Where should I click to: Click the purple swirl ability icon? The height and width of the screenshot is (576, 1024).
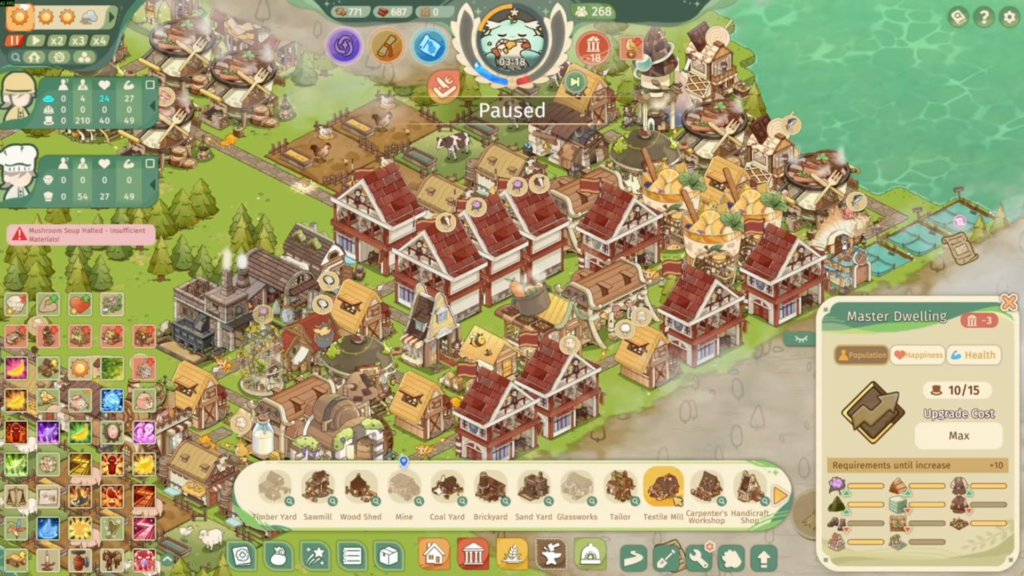point(344,46)
